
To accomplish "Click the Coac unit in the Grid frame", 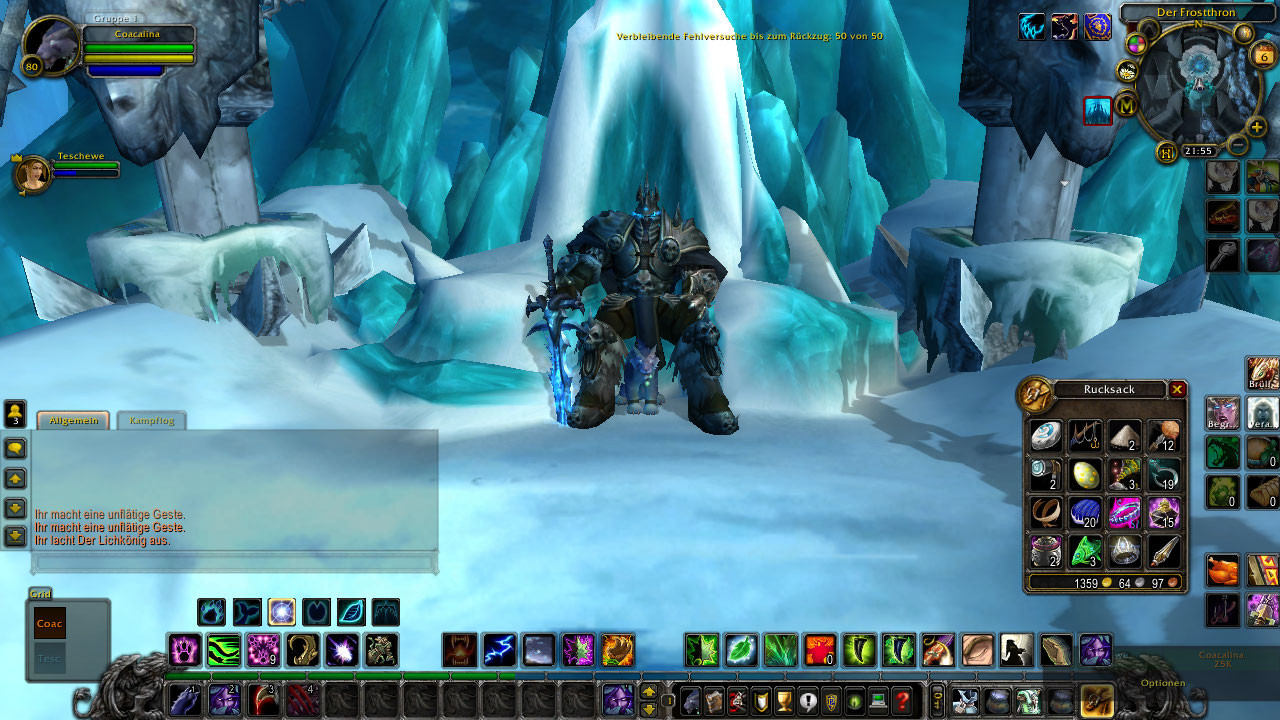I will click(49, 622).
